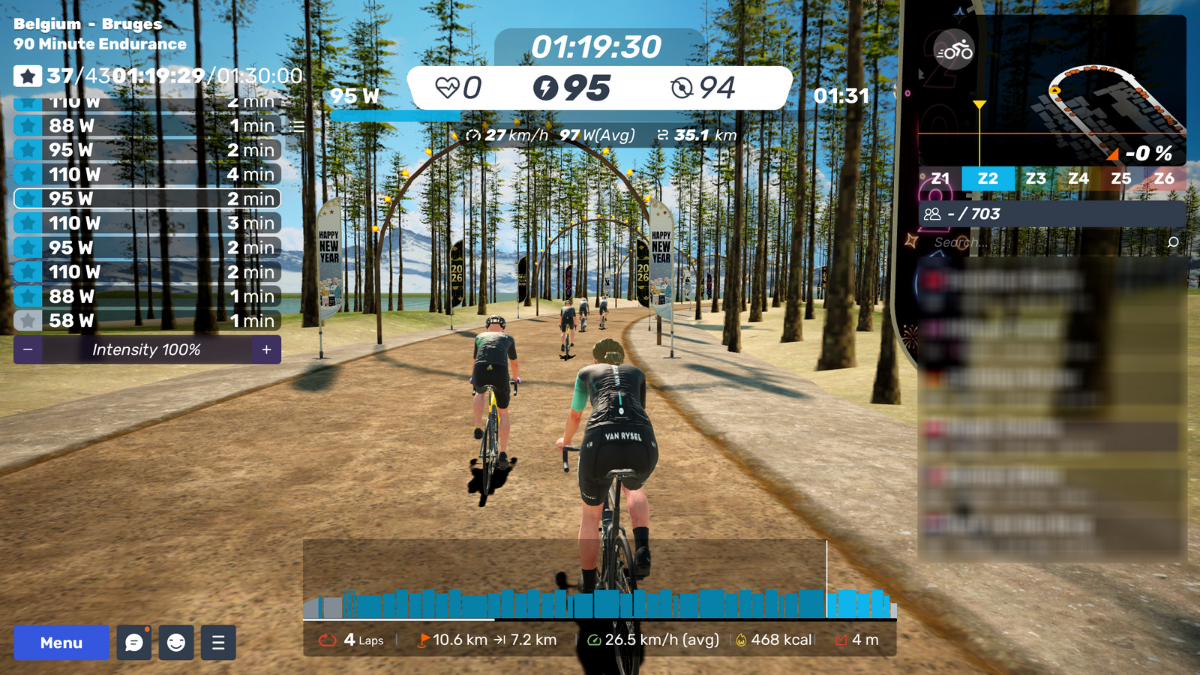Select the 58 W final interval row
The width and height of the screenshot is (1200, 675).
pyautogui.click(x=147, y=321)
